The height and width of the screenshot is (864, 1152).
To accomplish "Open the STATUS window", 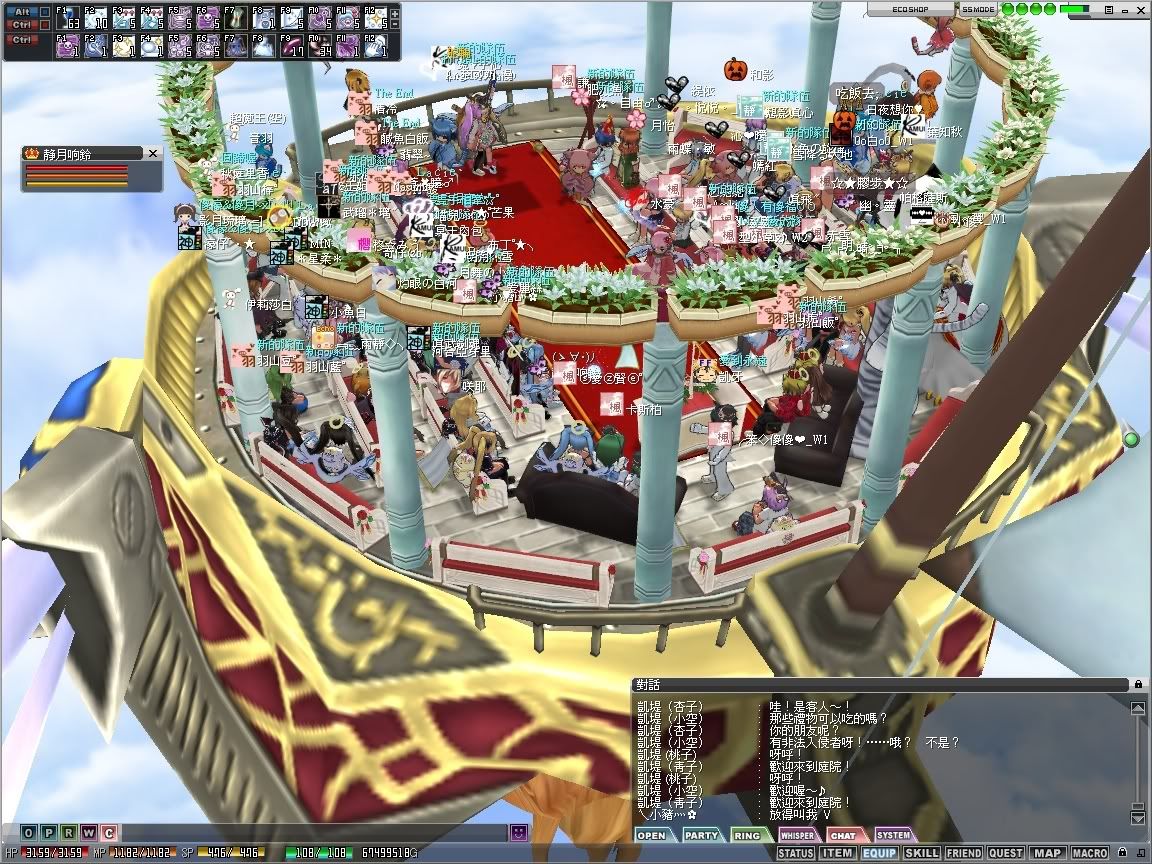I will click(x=795, y=853).
